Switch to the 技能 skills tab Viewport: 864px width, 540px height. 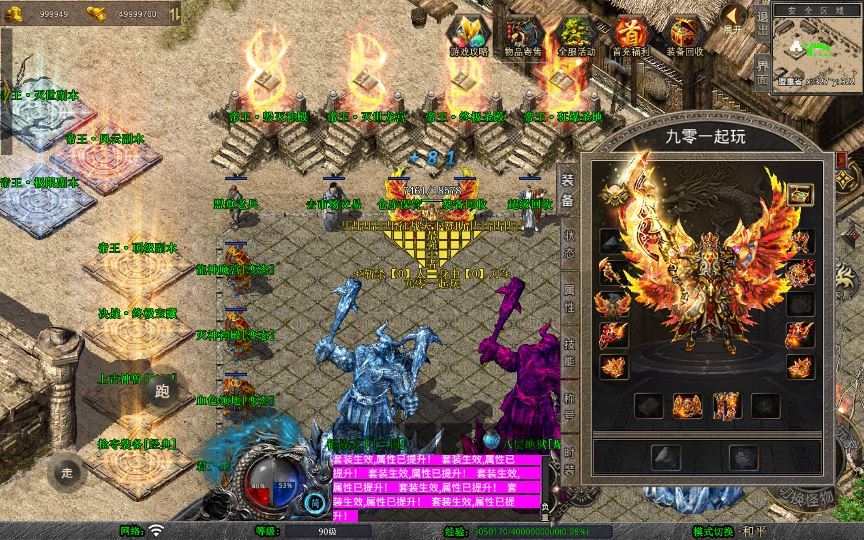567,353
